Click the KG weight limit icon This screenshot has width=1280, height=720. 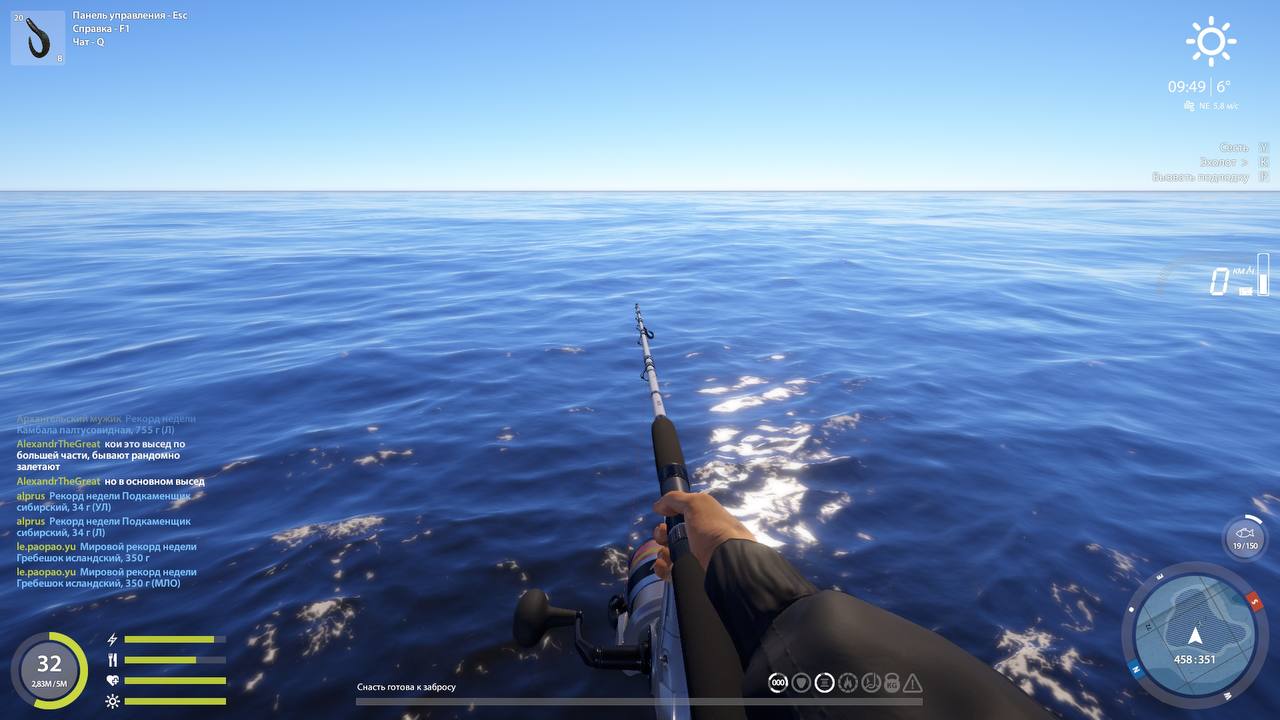[893, 682]
